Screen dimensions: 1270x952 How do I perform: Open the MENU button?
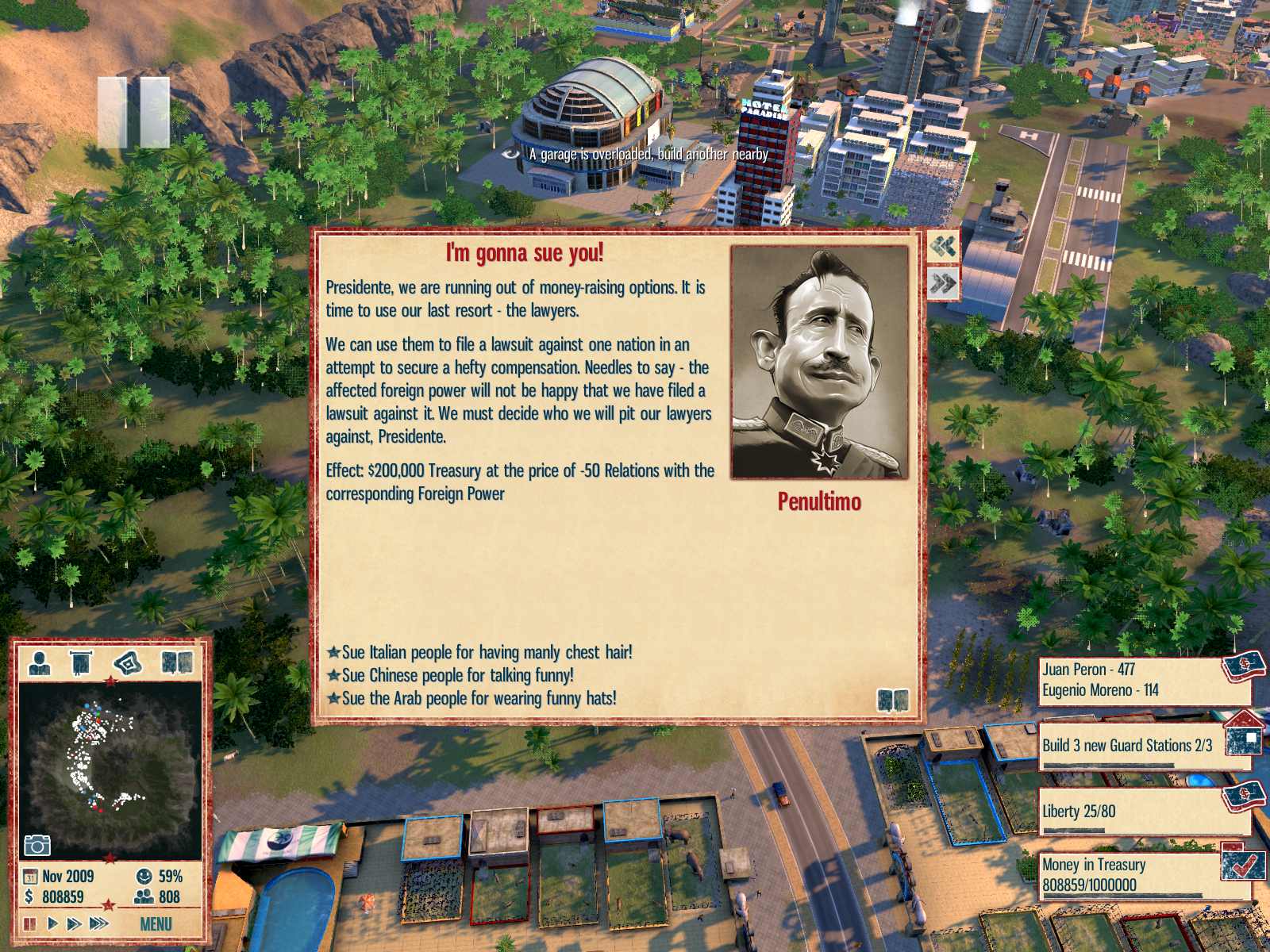click(156, 924)
